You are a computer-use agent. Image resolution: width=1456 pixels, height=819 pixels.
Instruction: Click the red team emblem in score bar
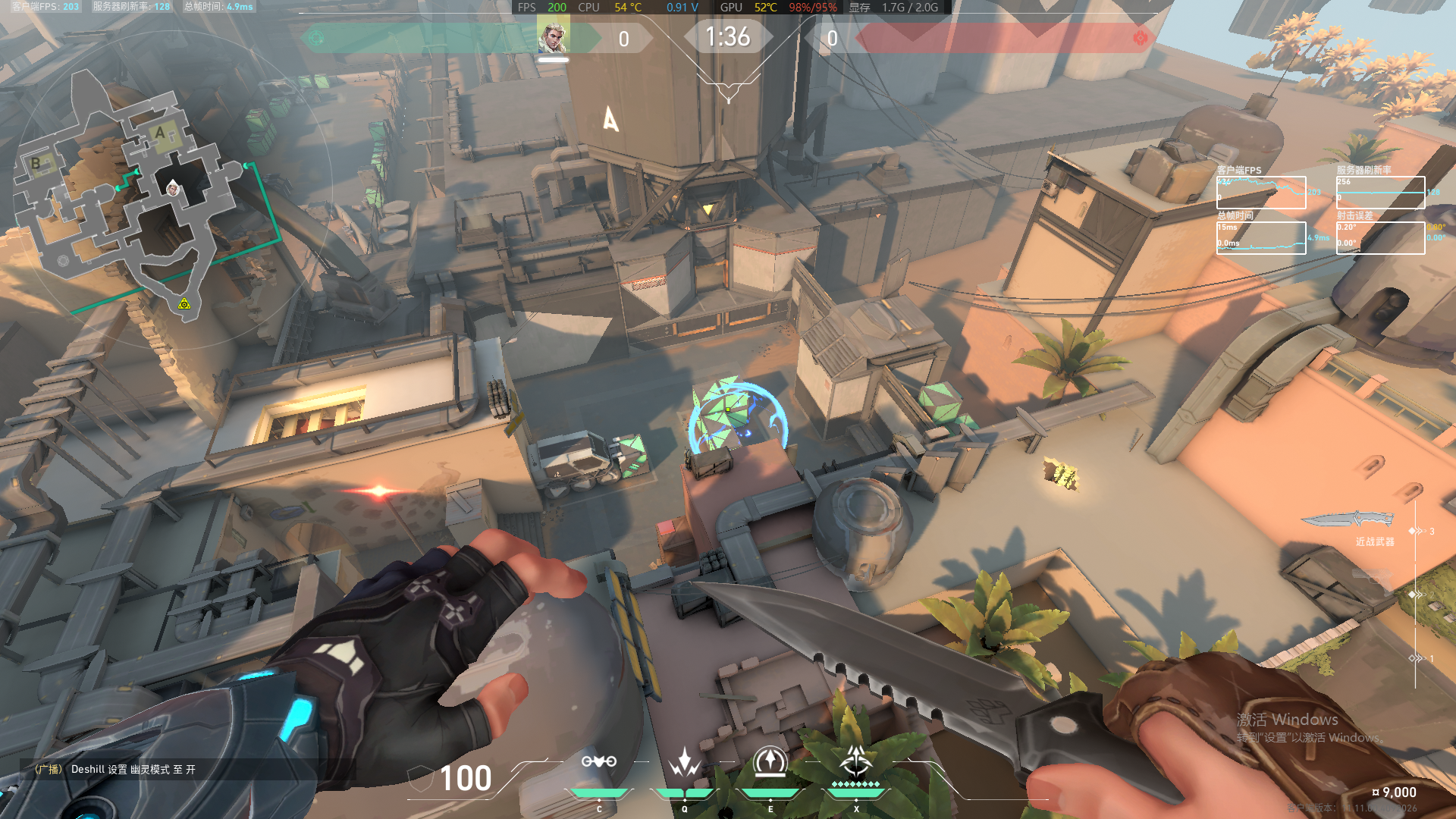[1140, 38]
